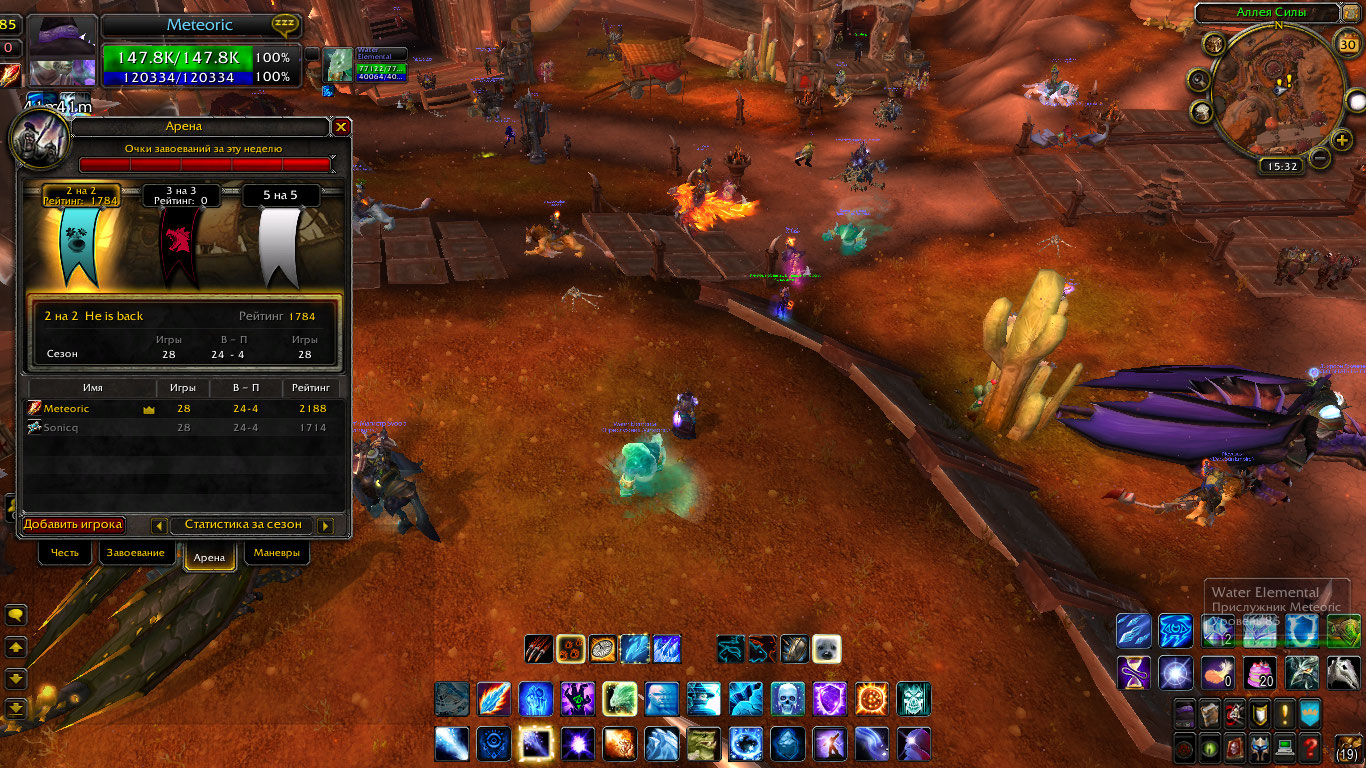
Task: Open the Завоевание tab
Action: coord(136,553)
